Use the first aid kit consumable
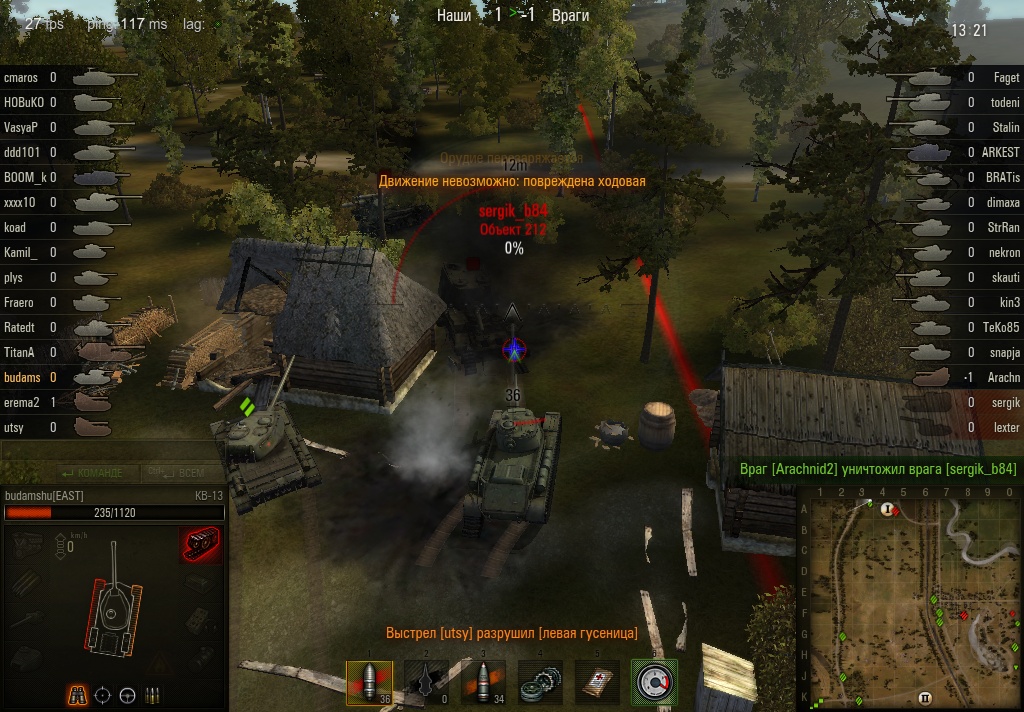The height and width of the screenshot is (712, 1024). [x=598, y=682]
